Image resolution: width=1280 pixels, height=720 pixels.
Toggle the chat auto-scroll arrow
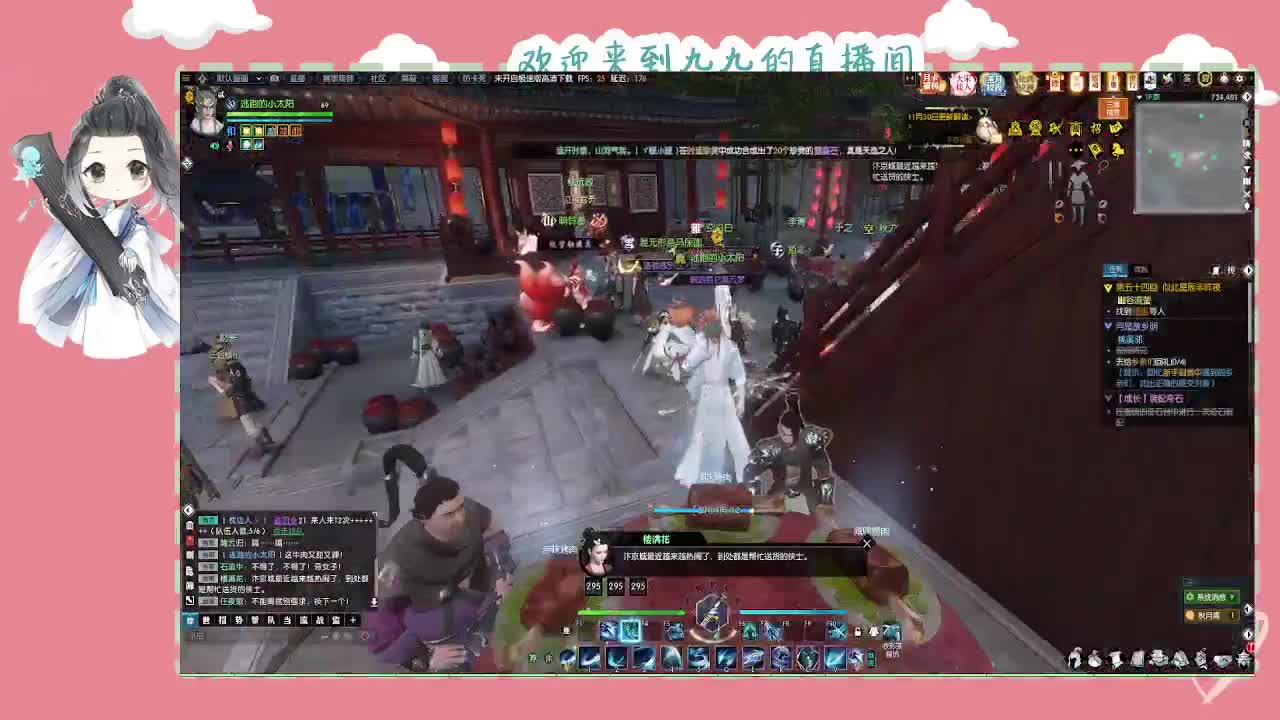374,602
